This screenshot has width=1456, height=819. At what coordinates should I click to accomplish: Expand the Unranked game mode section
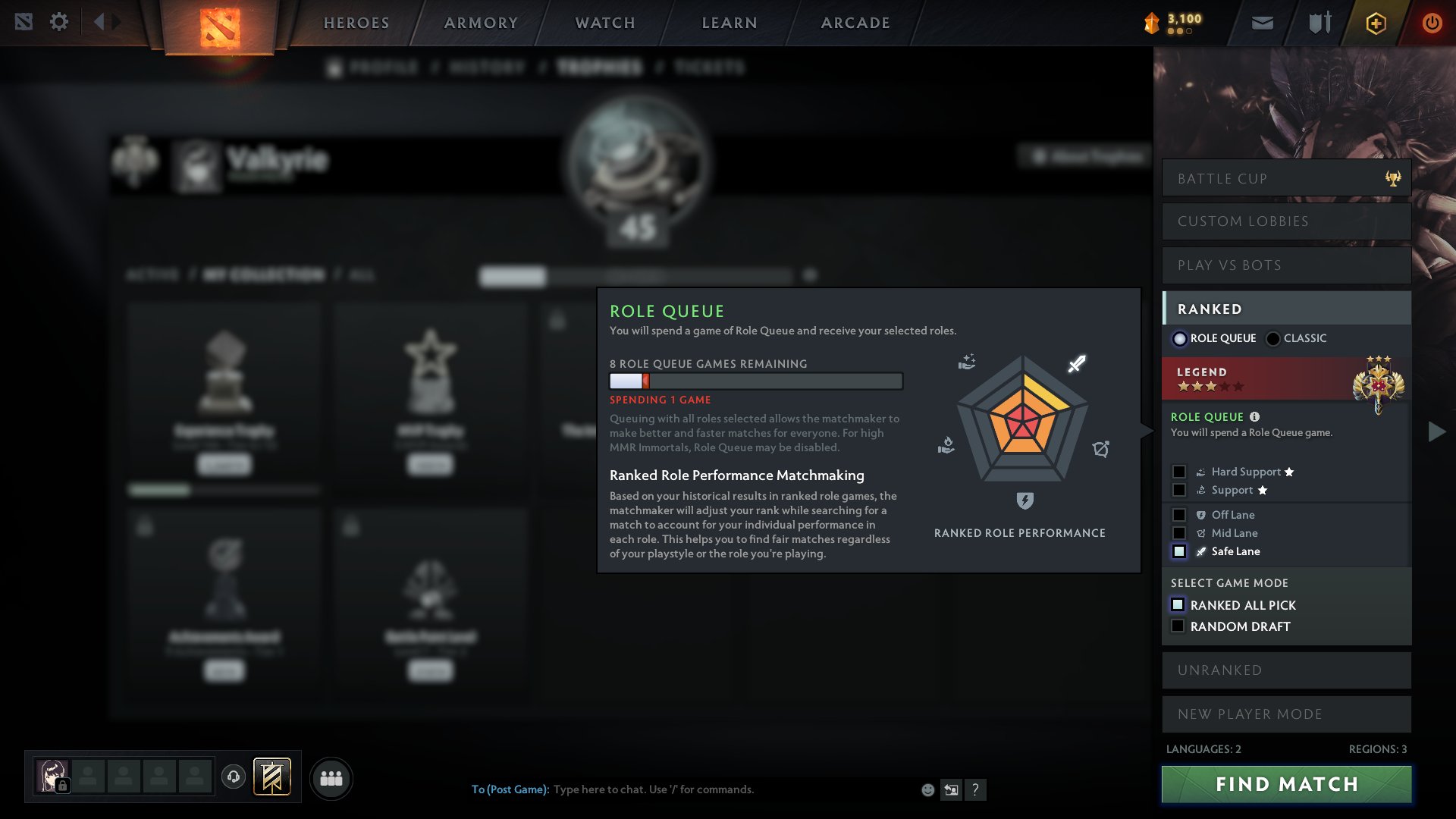click(1285, 670)
